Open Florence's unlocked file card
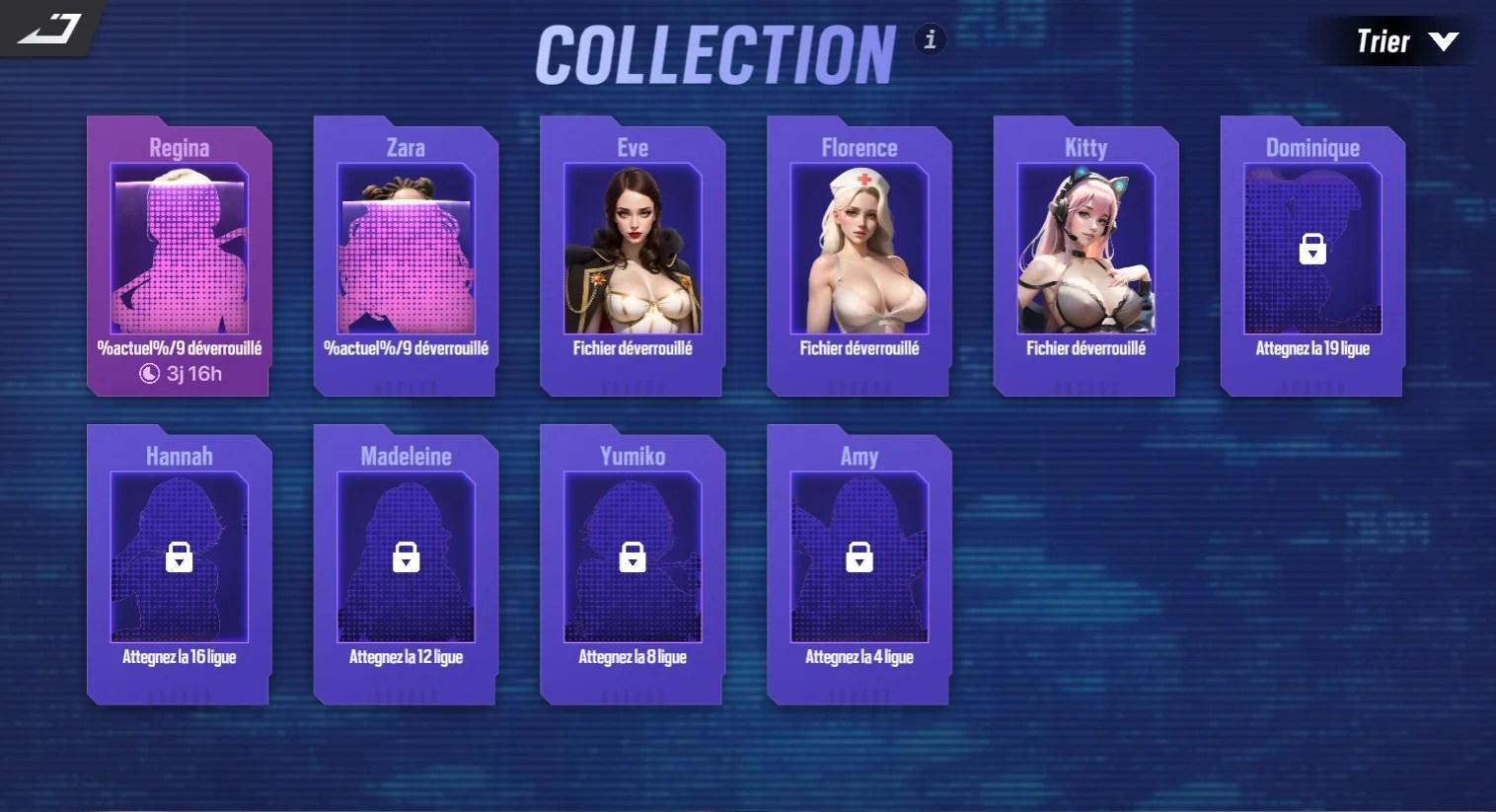The width and height of the screenshot is (1496, 812). click(x=859, y=255)
